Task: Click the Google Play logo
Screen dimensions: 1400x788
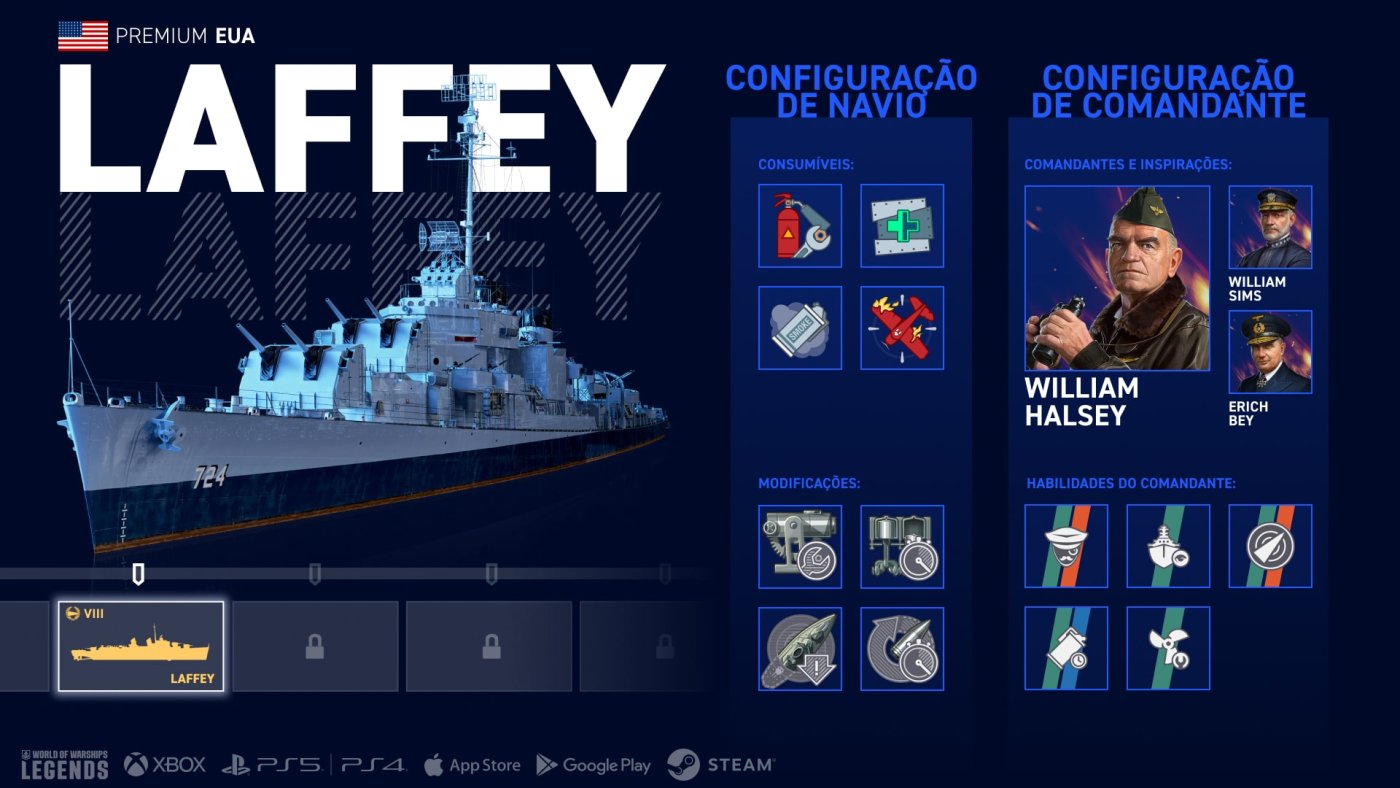Action: tap(594, 765)
